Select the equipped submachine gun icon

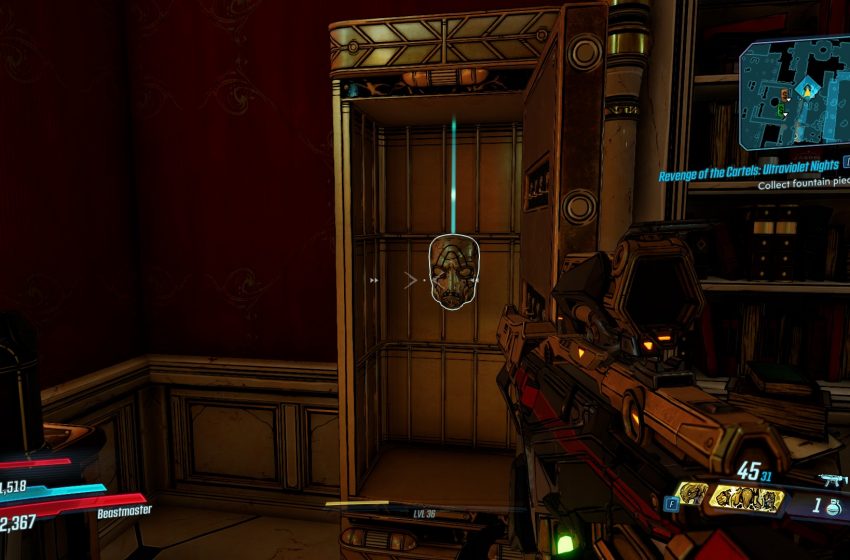(x=831, y=480)
